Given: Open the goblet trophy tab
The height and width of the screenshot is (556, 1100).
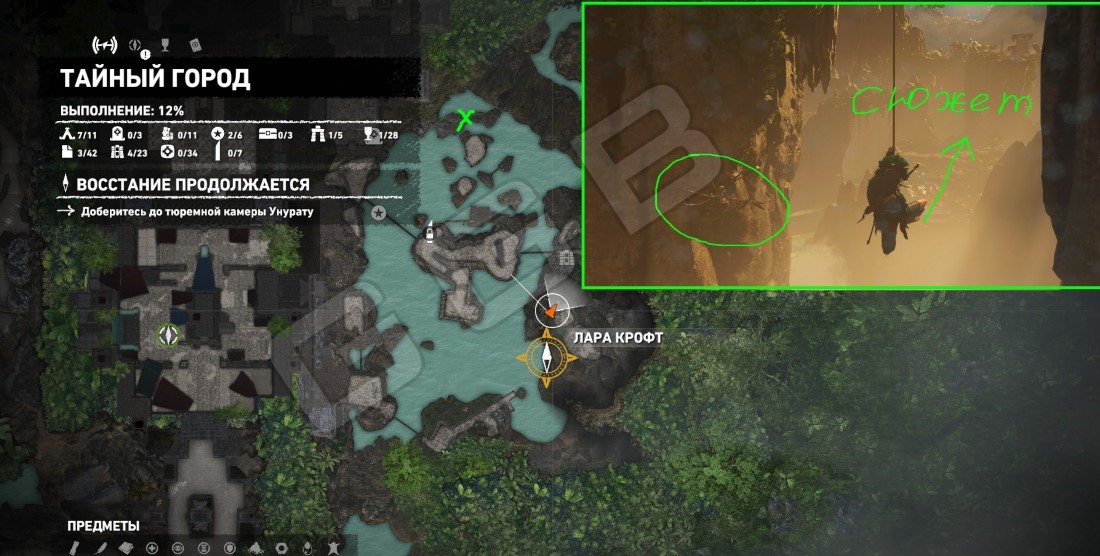Looking at the screenshot, I should (165, 44).
